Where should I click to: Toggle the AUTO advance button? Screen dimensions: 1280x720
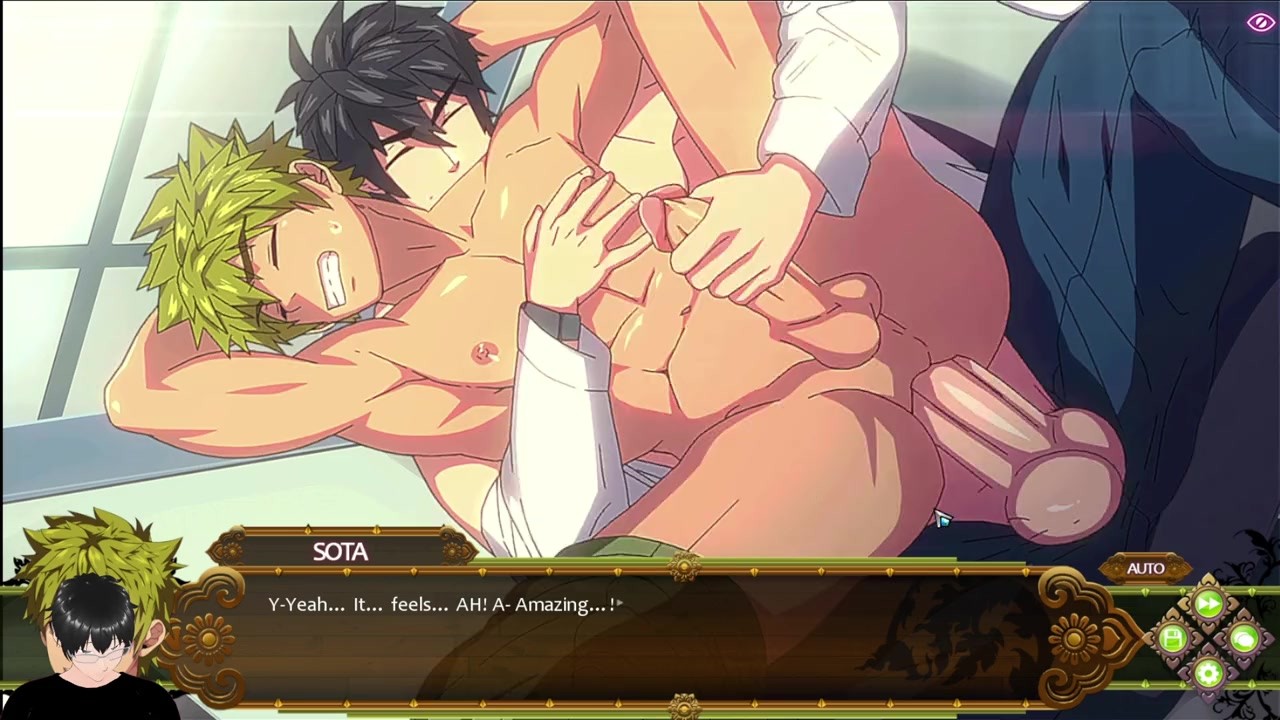(1145, 568)
